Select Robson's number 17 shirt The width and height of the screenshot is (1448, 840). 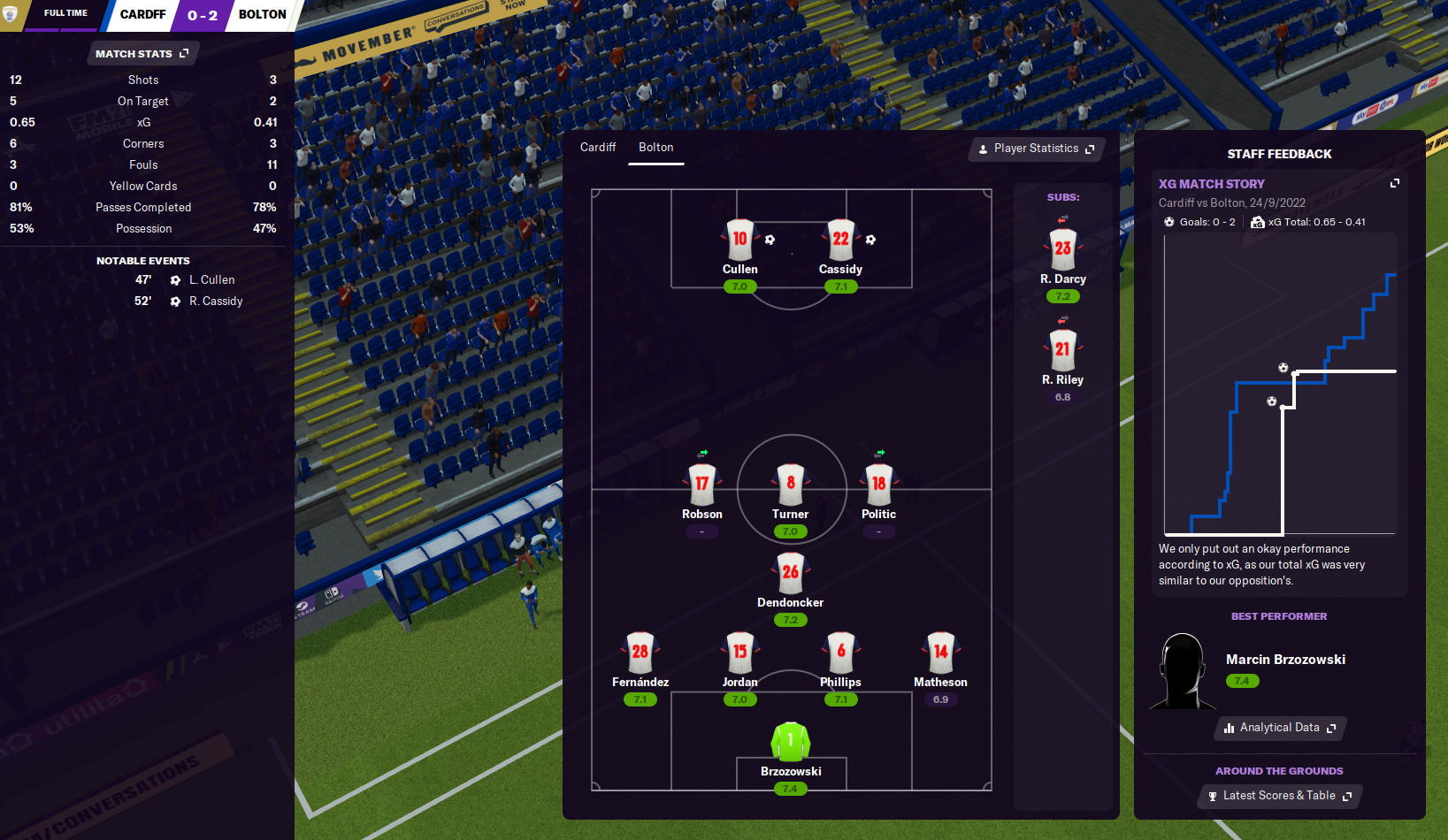pos(702,484)
